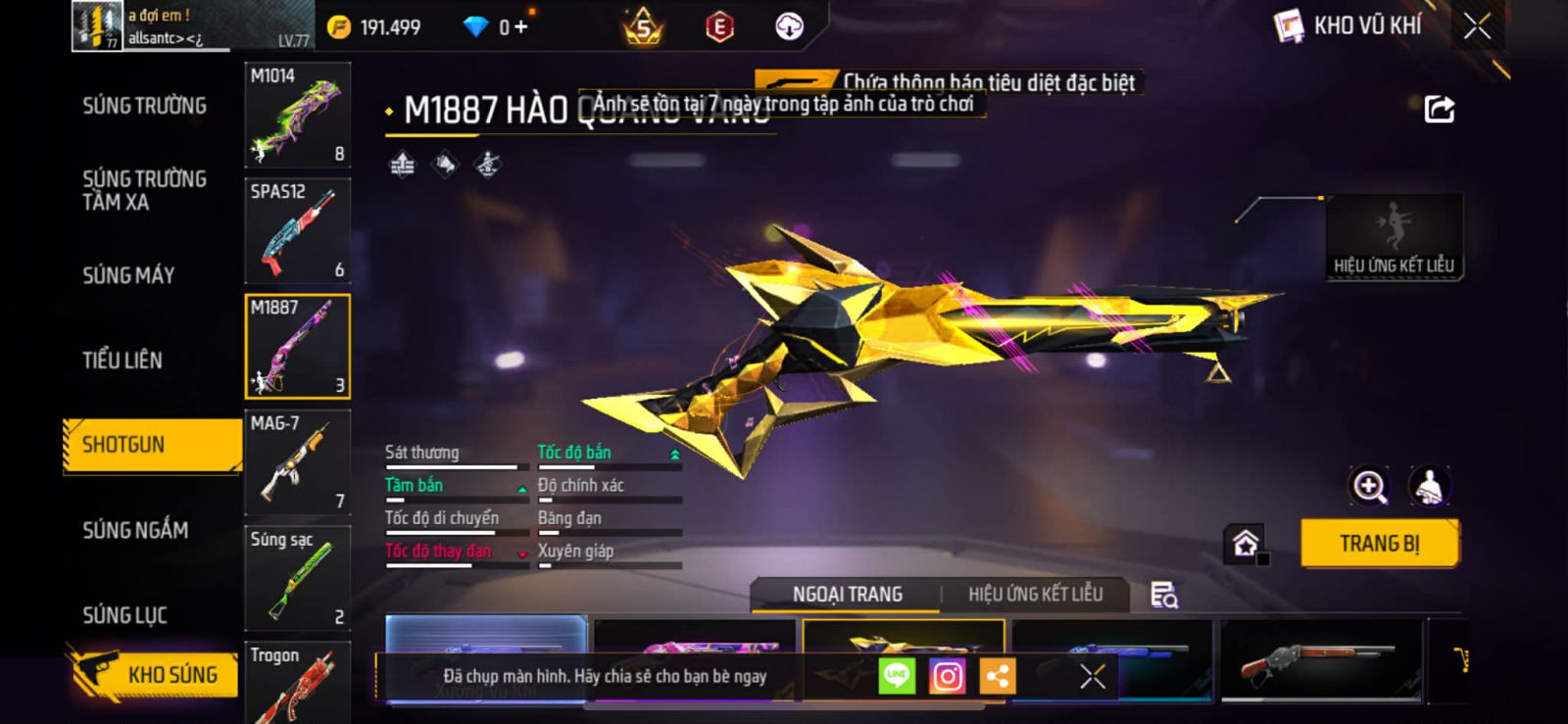1568x724 pixels.
Task: Add diamonds with the plus button
Action: (x=520, y=26)
